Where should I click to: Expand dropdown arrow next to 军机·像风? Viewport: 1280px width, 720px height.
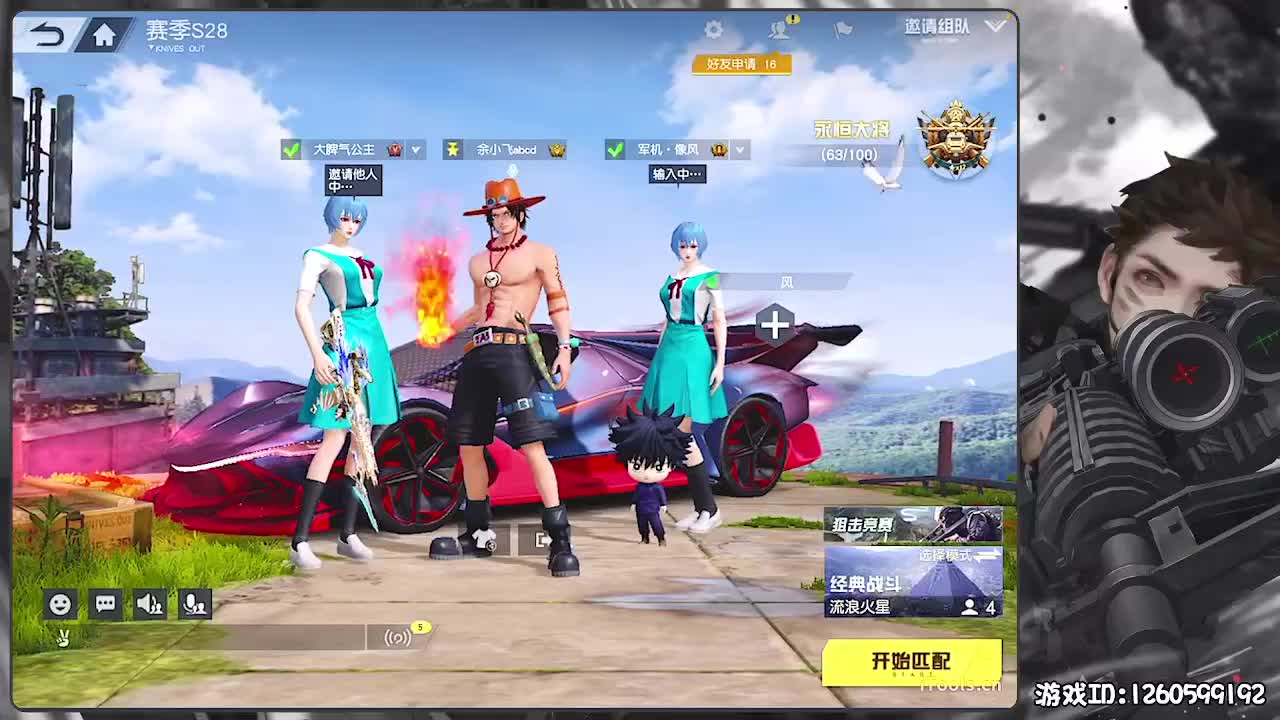739,150
